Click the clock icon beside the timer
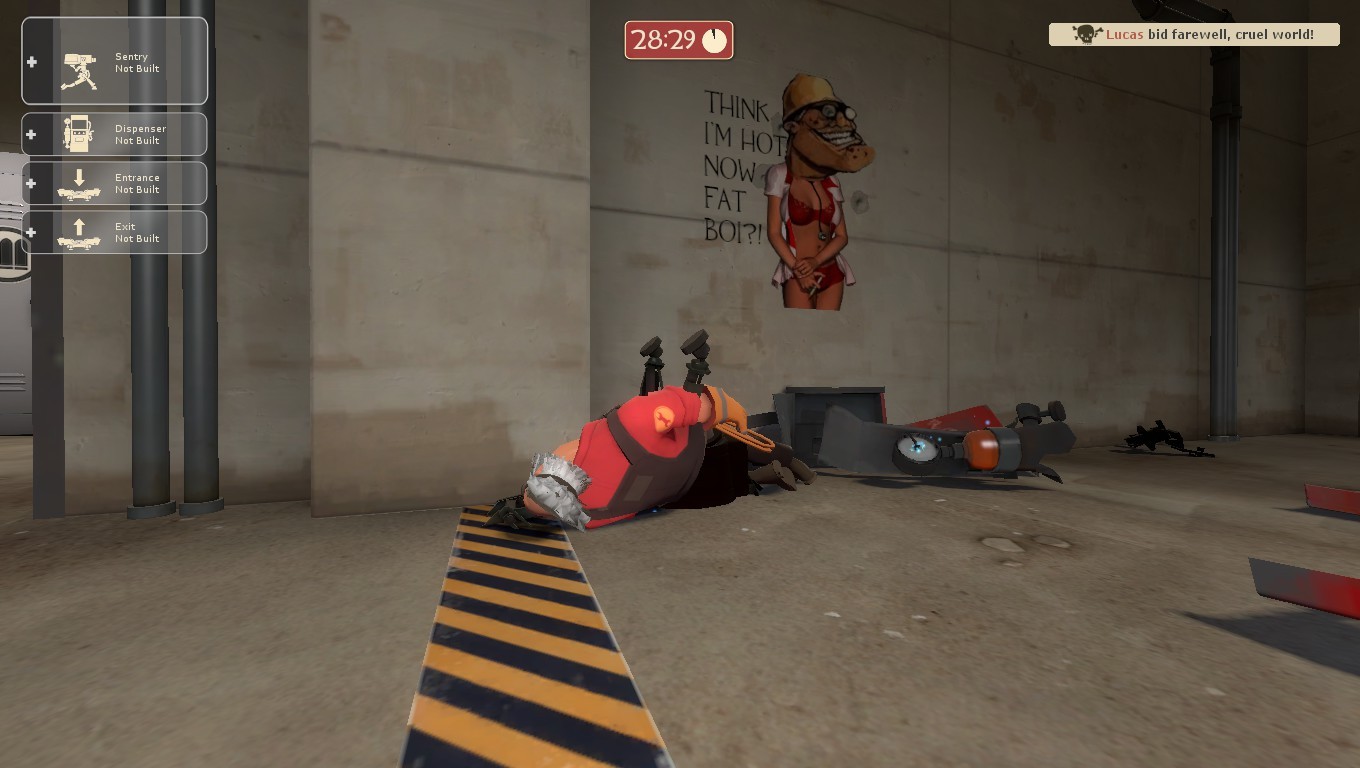Screen dimensions: 1360x768 tap(716, 39)
